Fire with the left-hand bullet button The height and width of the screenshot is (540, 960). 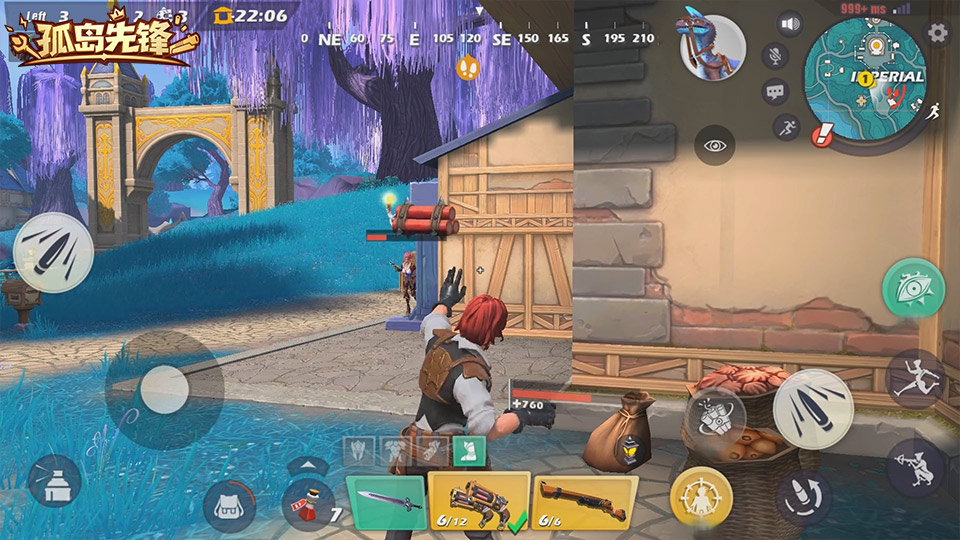click(53, 251)
